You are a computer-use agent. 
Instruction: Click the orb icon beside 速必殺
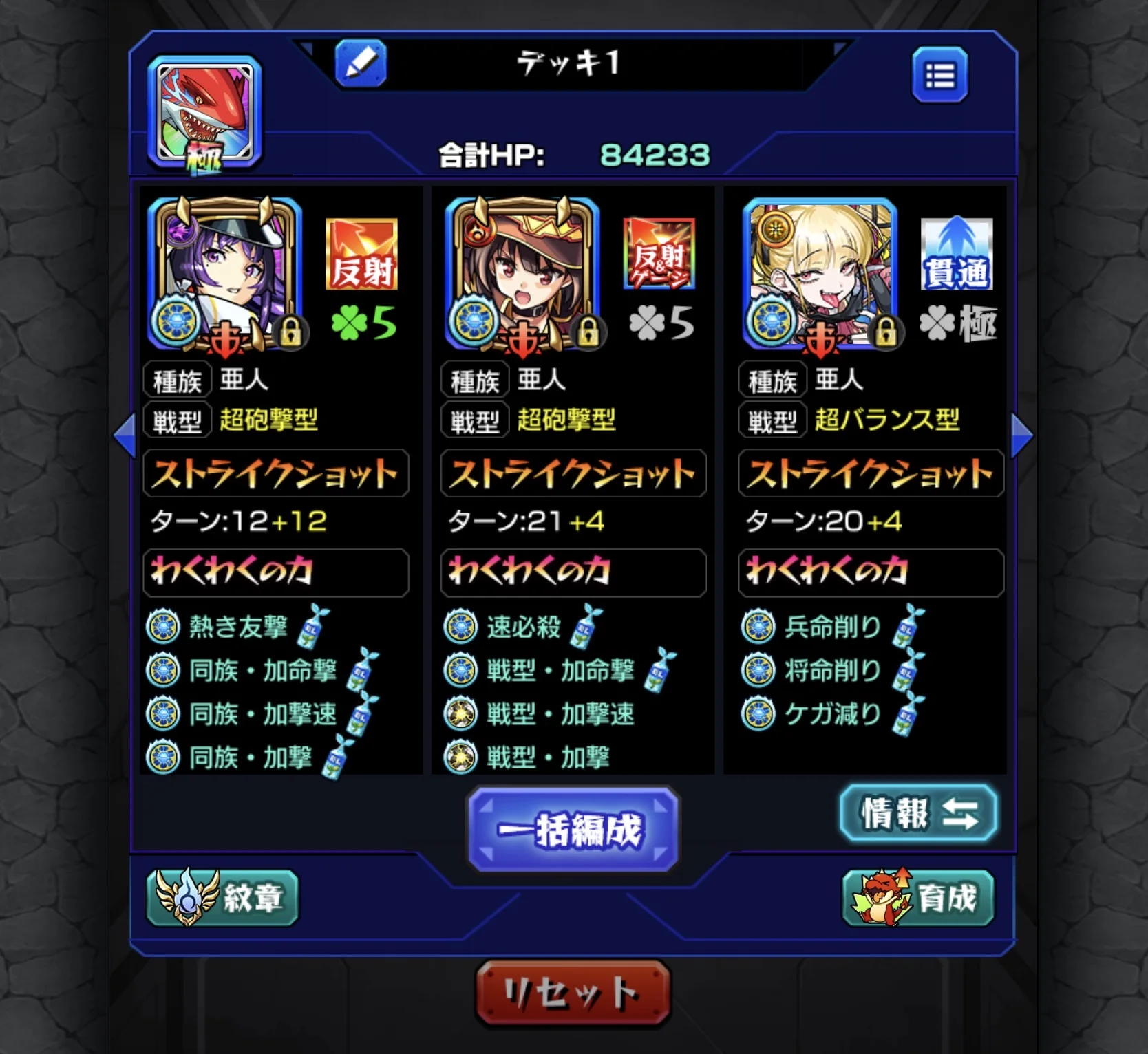tap(460, 626)
